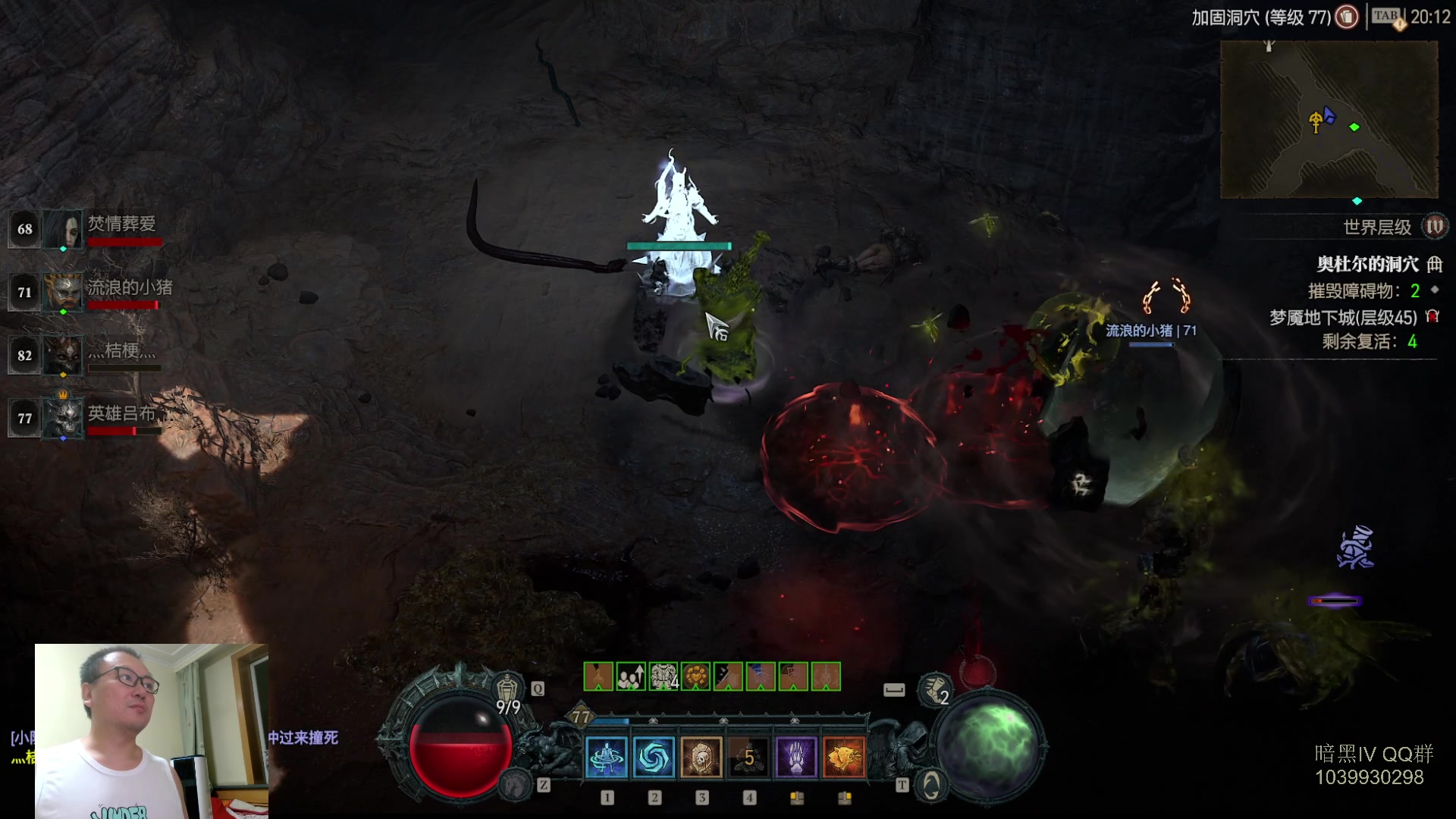Trigger the skull stone petrify skill
The width and height of the screenshot is (1456, 819).
coord(701,757)
